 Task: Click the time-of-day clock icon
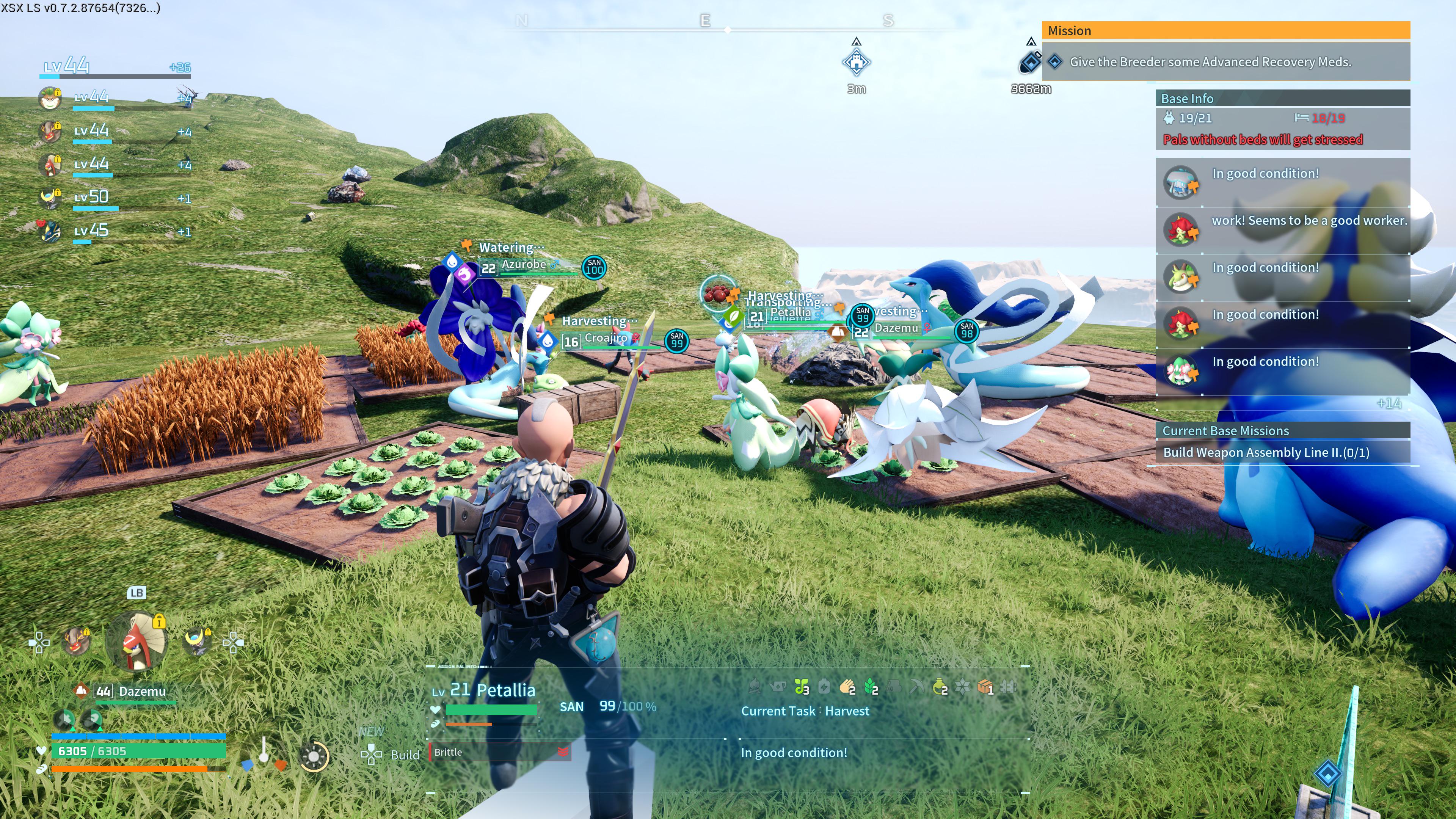point(314,756)
